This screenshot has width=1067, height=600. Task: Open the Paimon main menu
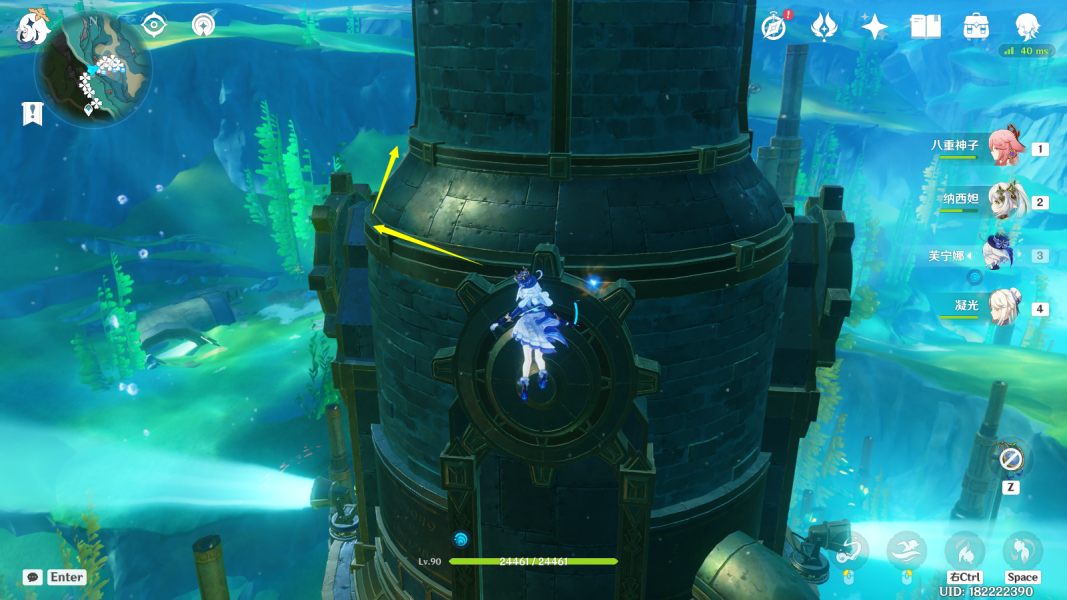click(33, 27)
